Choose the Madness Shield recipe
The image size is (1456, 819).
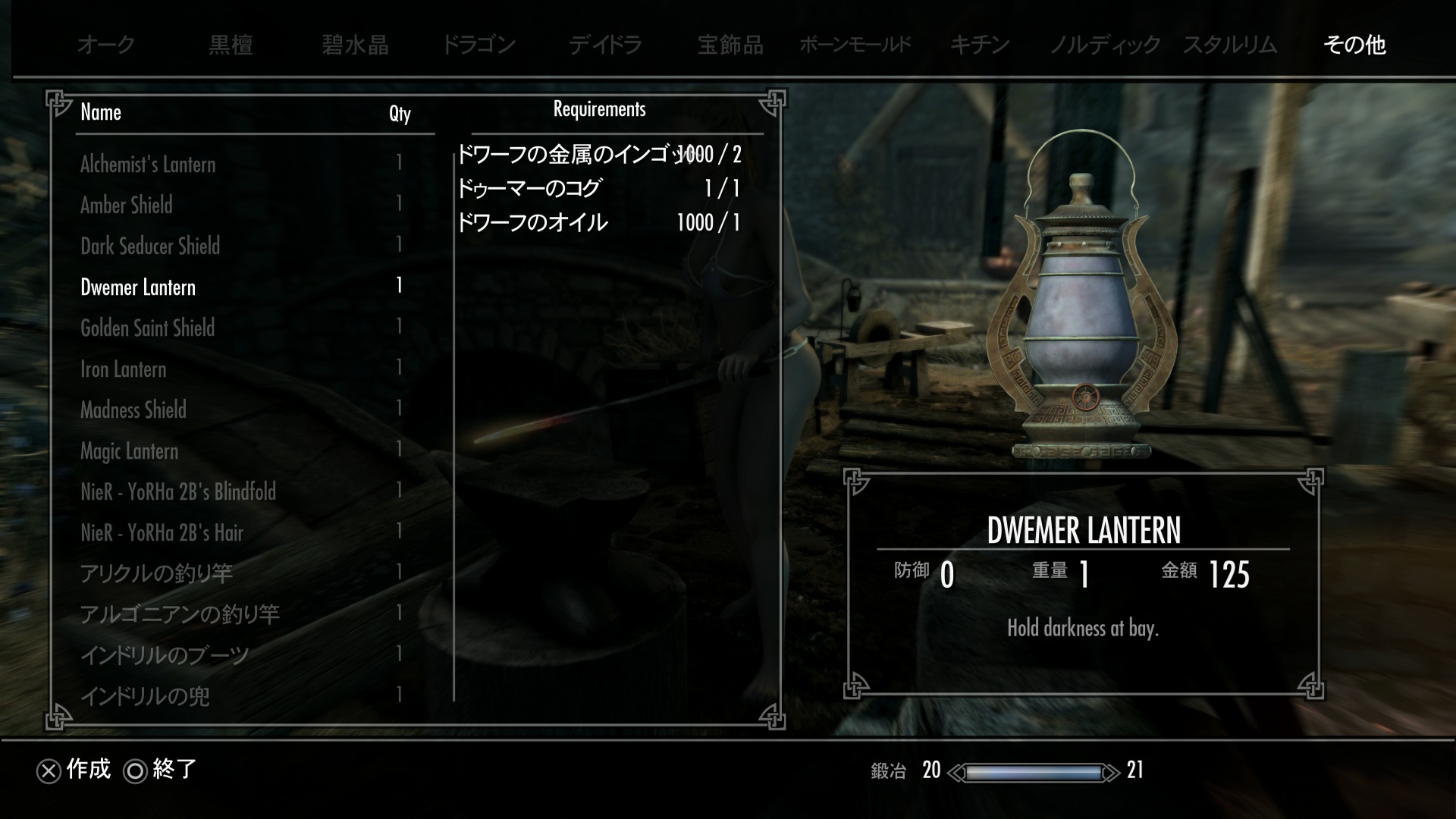tap(133, 410)
